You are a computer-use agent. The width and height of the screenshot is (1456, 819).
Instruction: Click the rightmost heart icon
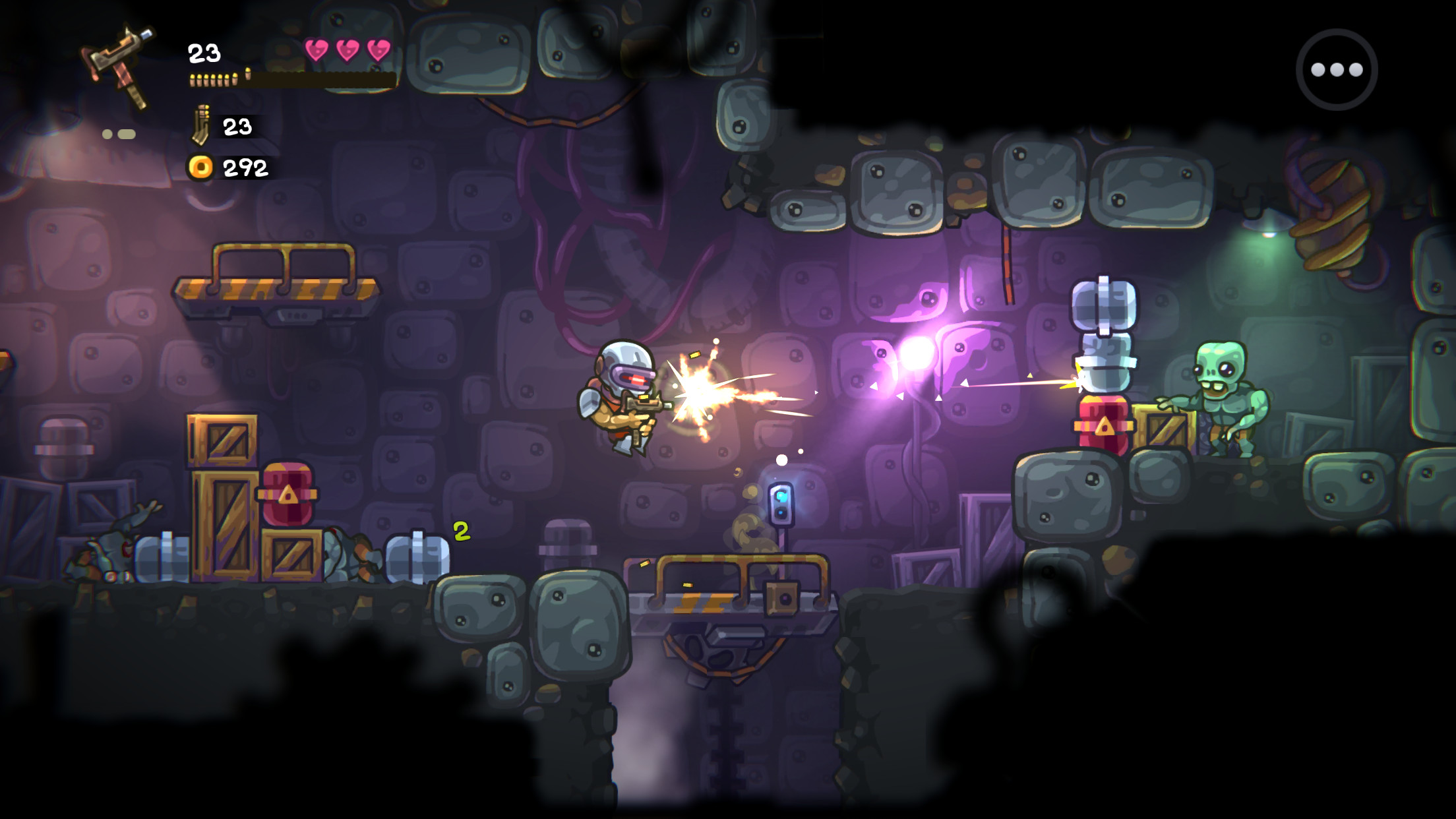(x=377, y=47)
